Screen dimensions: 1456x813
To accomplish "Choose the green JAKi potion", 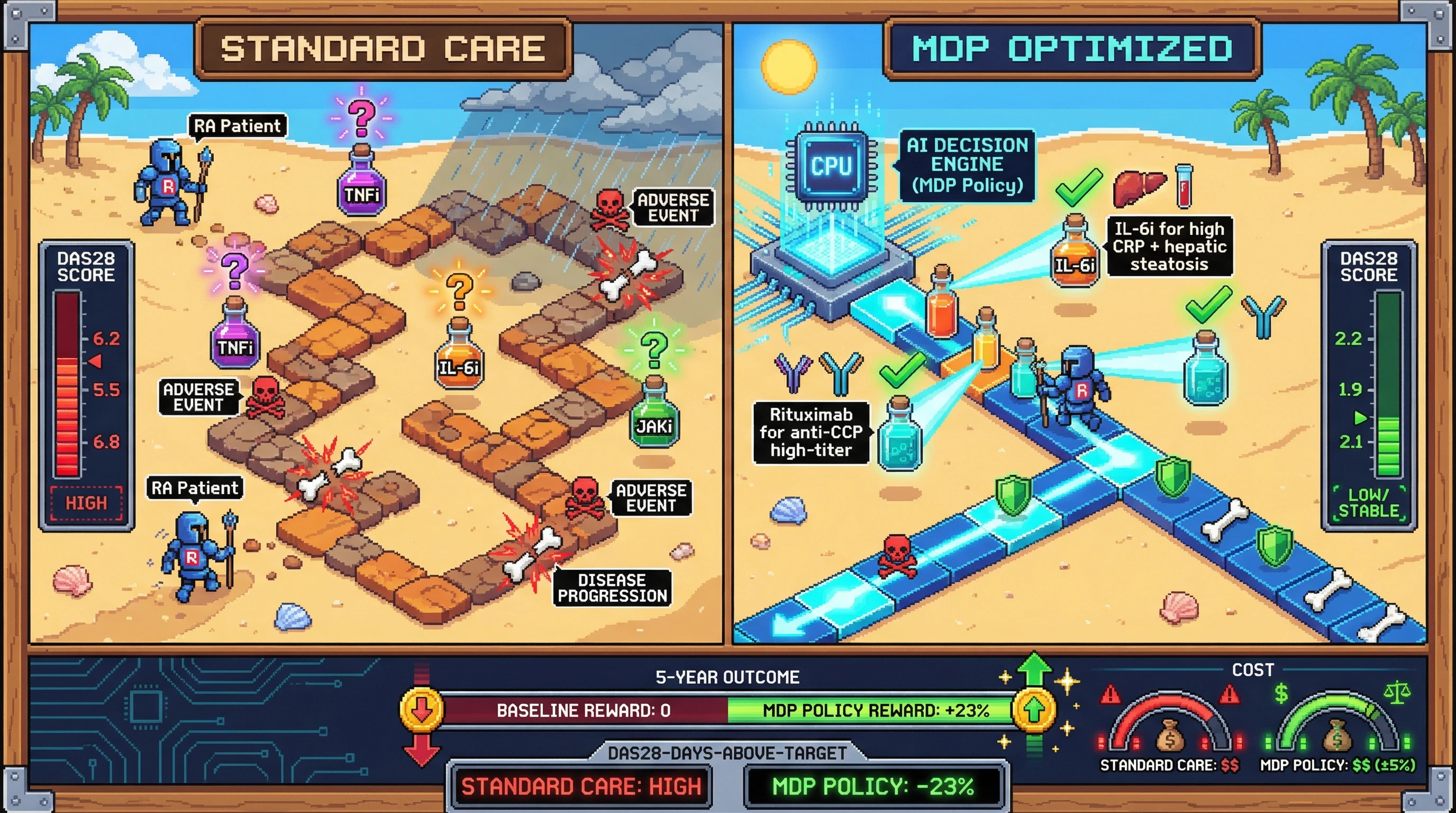I will (x=654, y=415).
